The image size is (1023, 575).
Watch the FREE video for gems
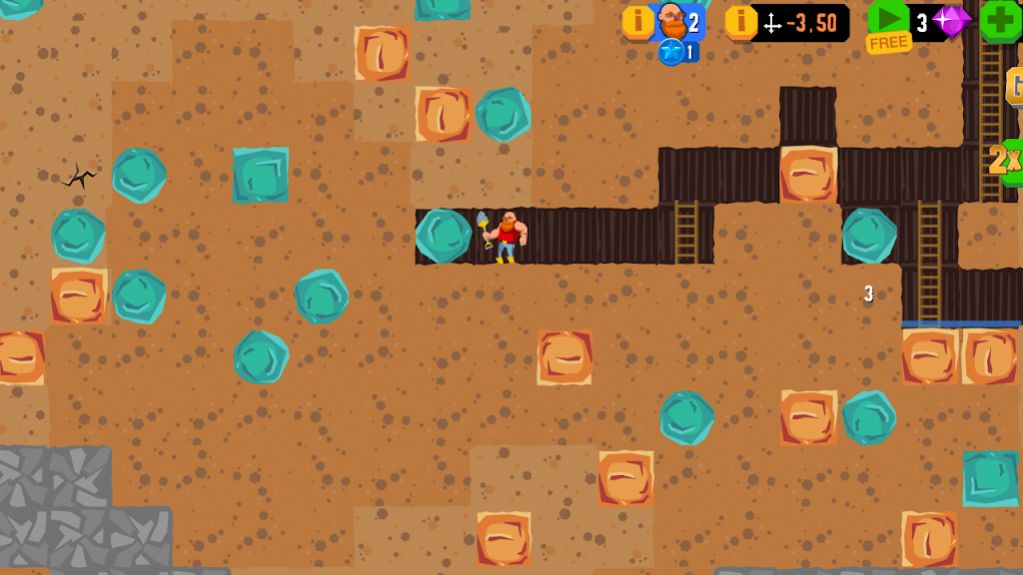pos(887,24)
